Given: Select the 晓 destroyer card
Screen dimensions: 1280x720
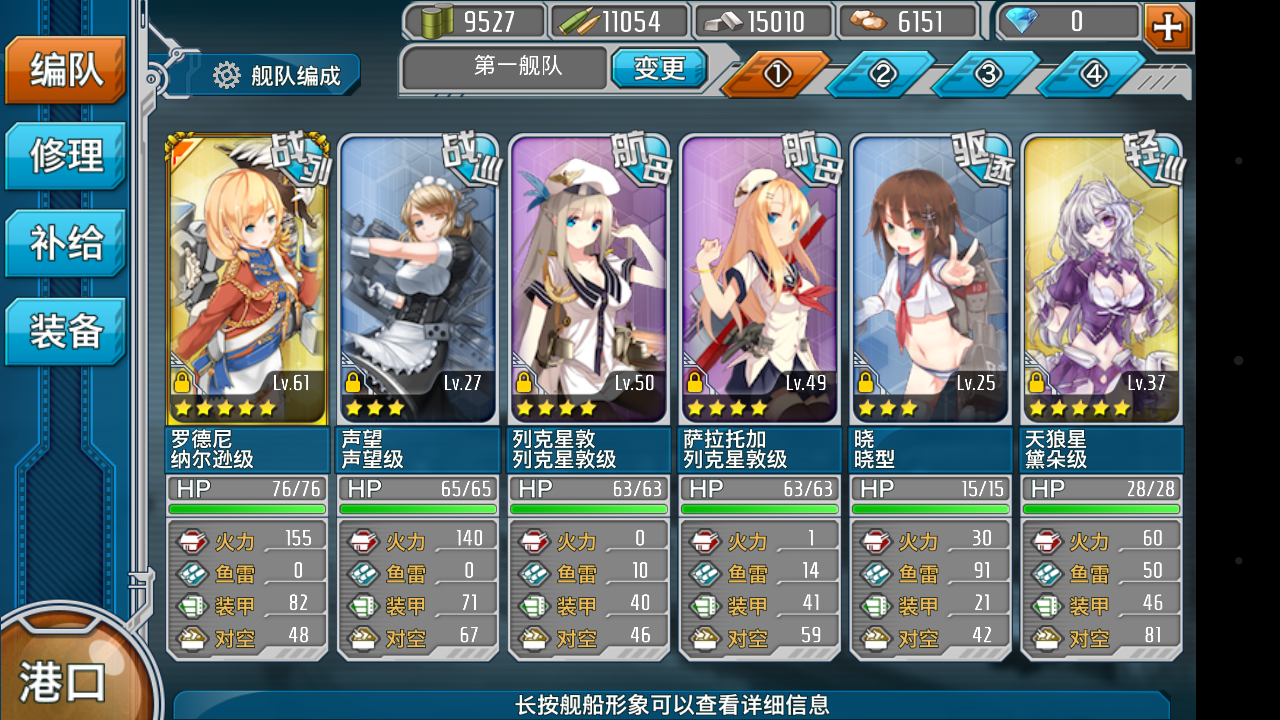Looking at the screenshot, I should (930, 280).
